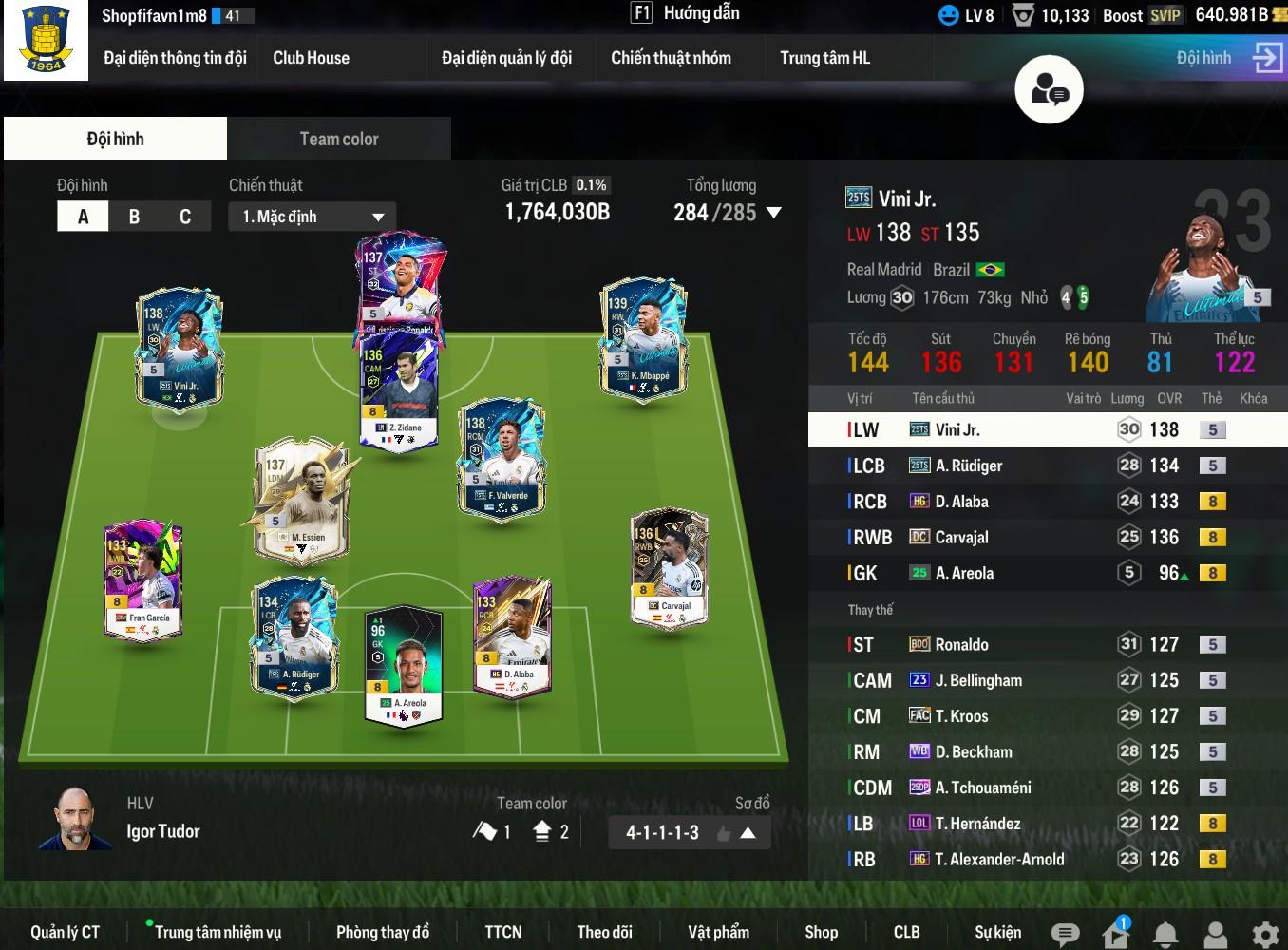Open the notifications bell icon
The width and height of the screenshot is (1288, 950).
point(1165,934)
